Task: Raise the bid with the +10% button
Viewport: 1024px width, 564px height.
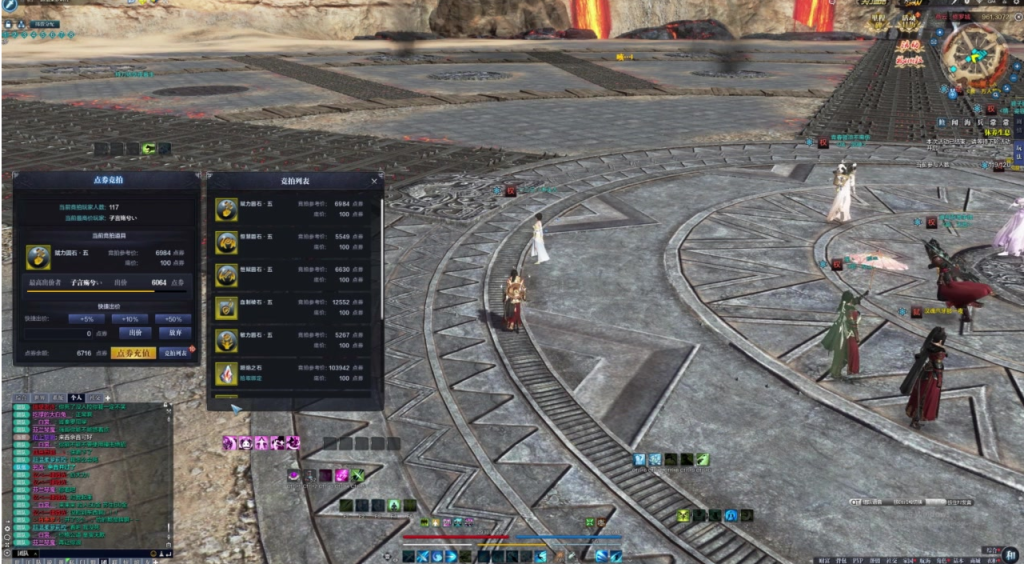Action: pyautogui.click(x=130, y=319)
